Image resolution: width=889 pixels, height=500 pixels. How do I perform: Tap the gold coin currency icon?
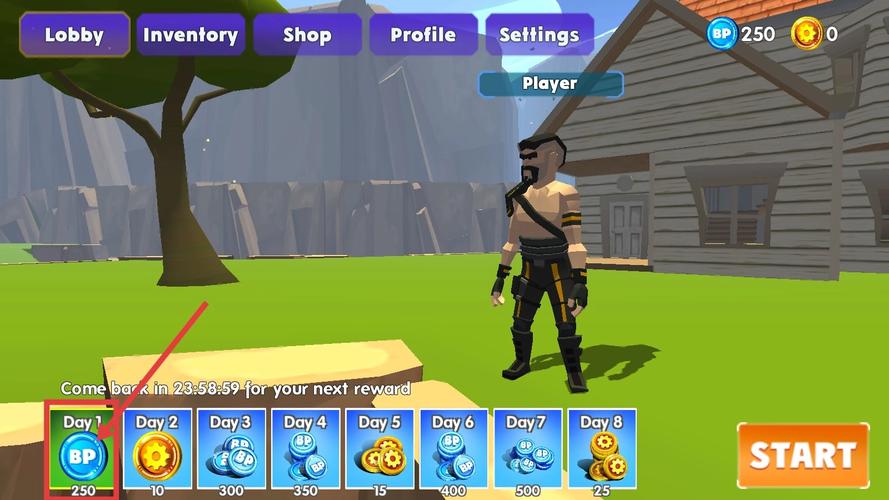(x=805, y=34)
